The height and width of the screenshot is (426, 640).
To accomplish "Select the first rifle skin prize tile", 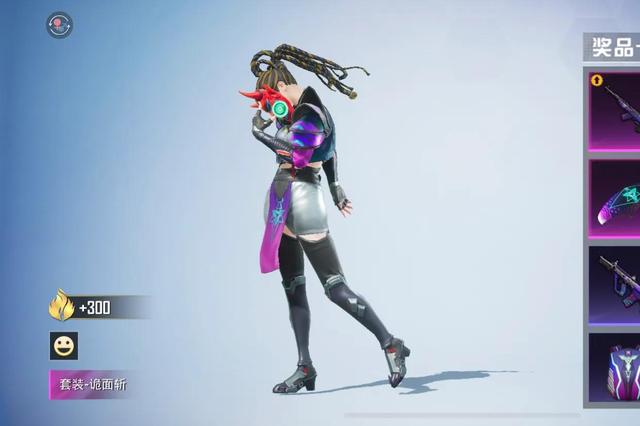I will pos(615,110).
